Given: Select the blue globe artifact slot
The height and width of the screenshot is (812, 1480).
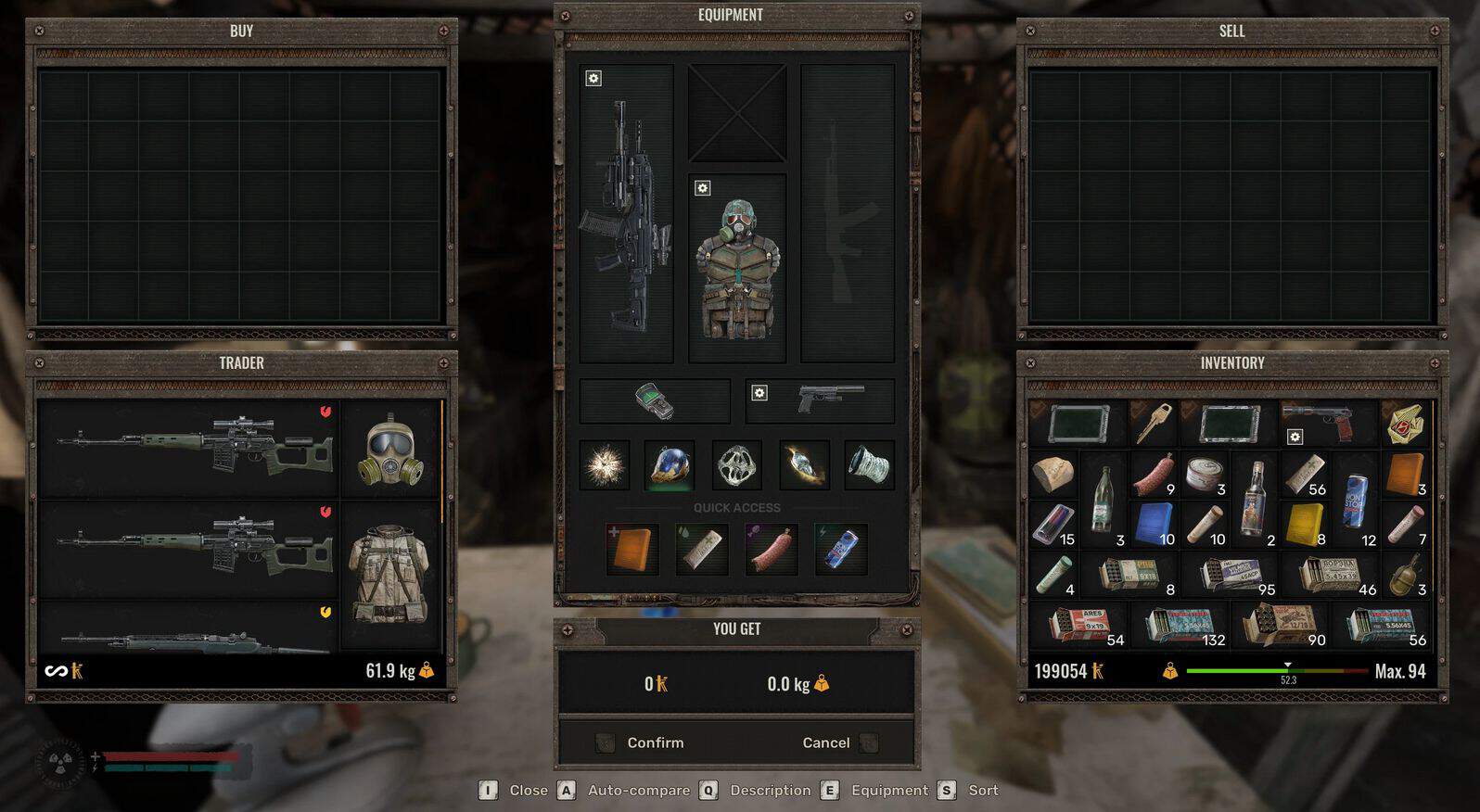Looking at the screenshot, I should (670, 465).
